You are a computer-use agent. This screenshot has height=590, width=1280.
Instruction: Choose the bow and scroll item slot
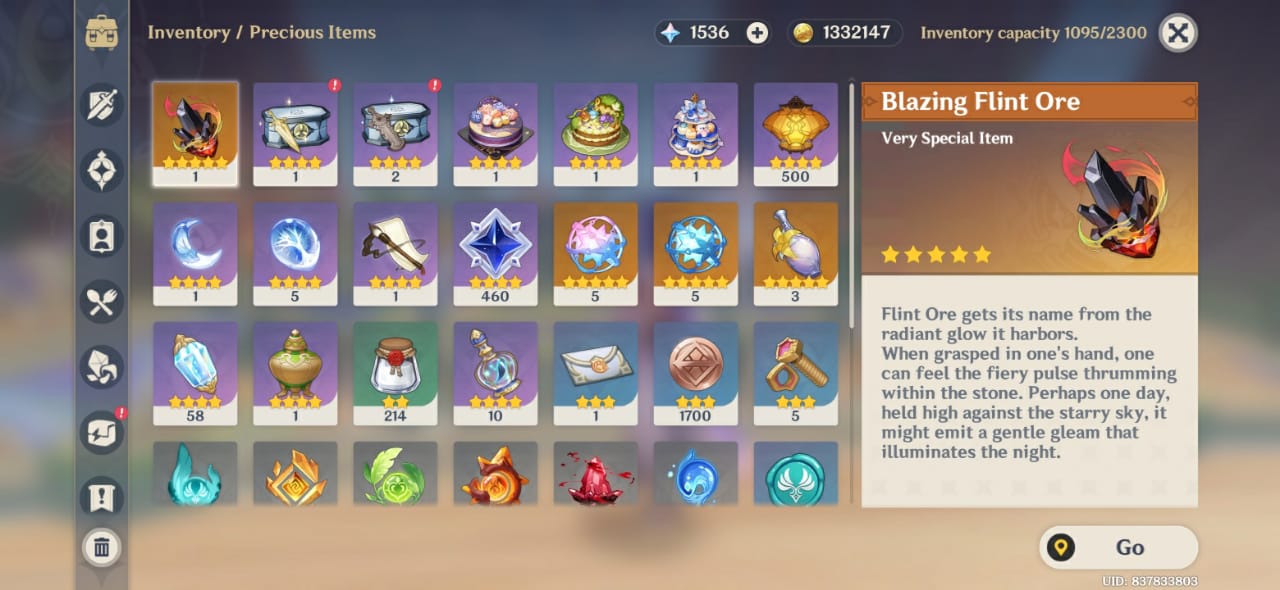tap(395, 253)
